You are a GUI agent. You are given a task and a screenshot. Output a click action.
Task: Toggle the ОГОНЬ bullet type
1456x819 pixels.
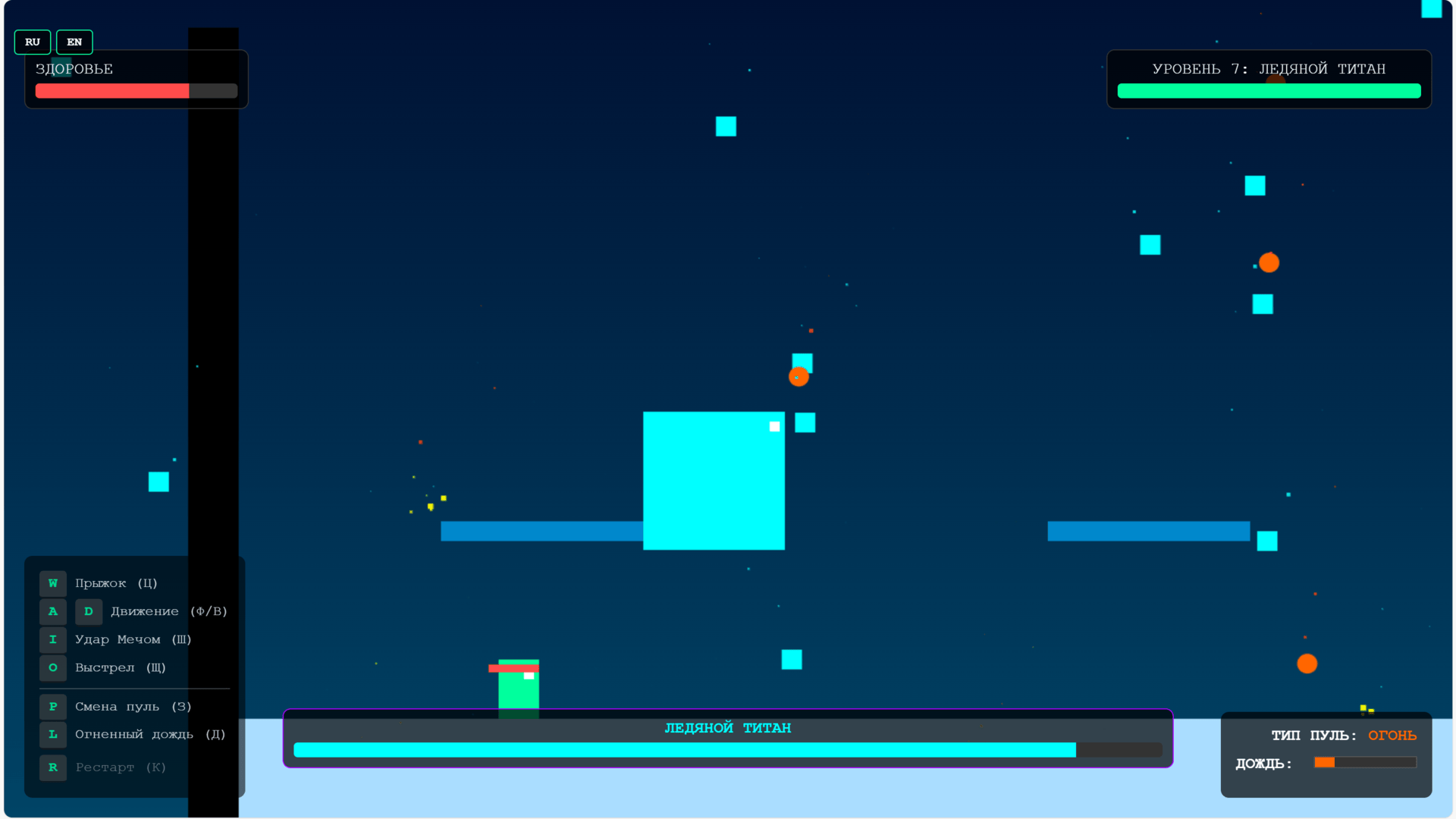[1392, 735]
